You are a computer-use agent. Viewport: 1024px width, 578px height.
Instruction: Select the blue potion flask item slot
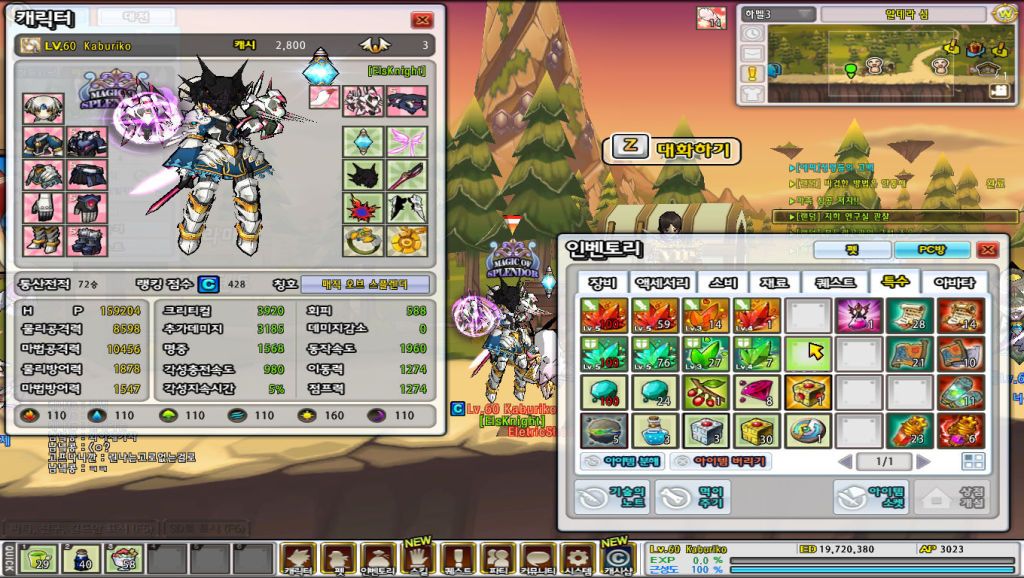654,431
